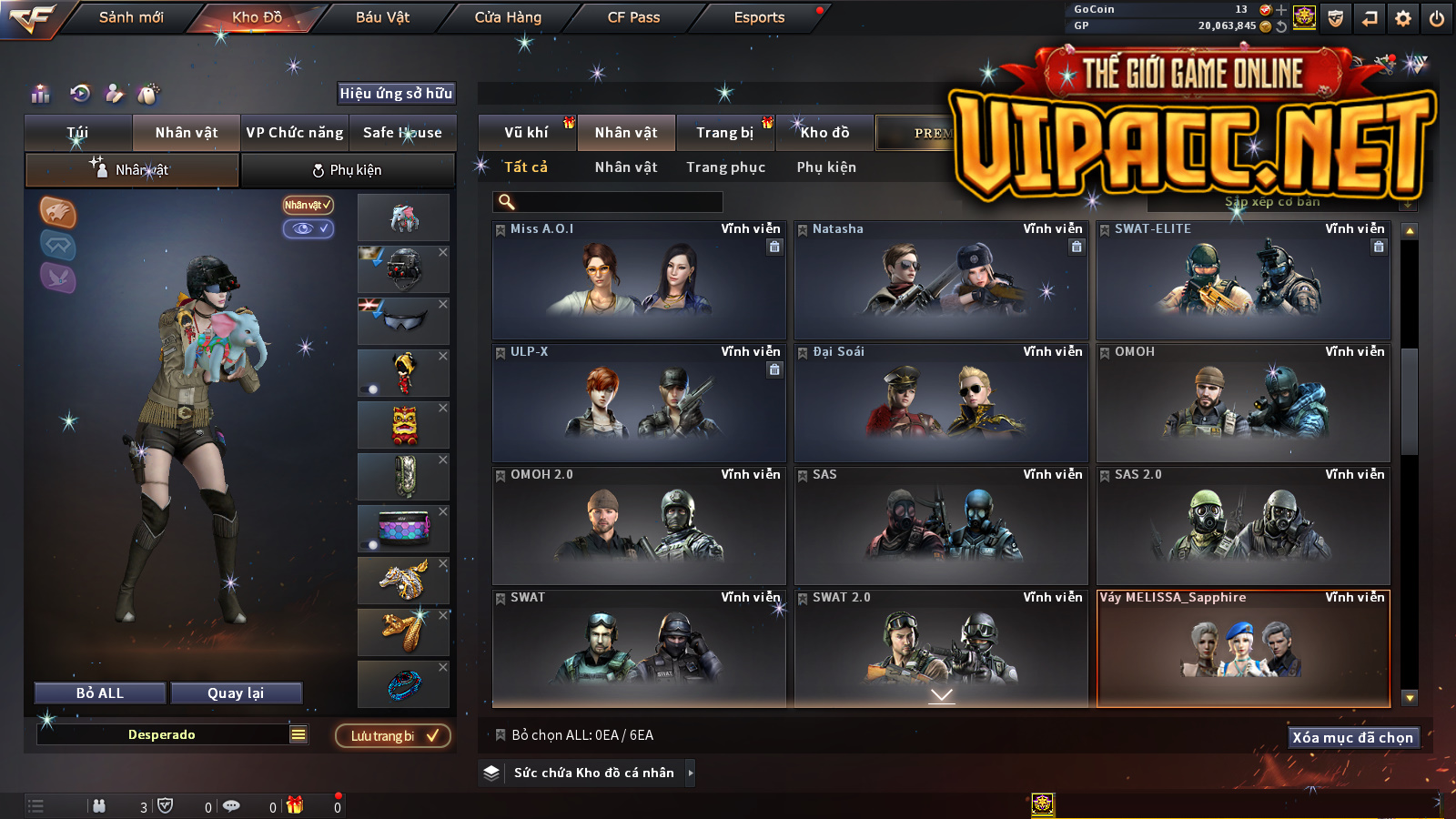The image size is (1456, 819).
Task: Pick the Váy MELISSA_Sapphire card
Action: pyautogui.click(x=1243, y=648)
